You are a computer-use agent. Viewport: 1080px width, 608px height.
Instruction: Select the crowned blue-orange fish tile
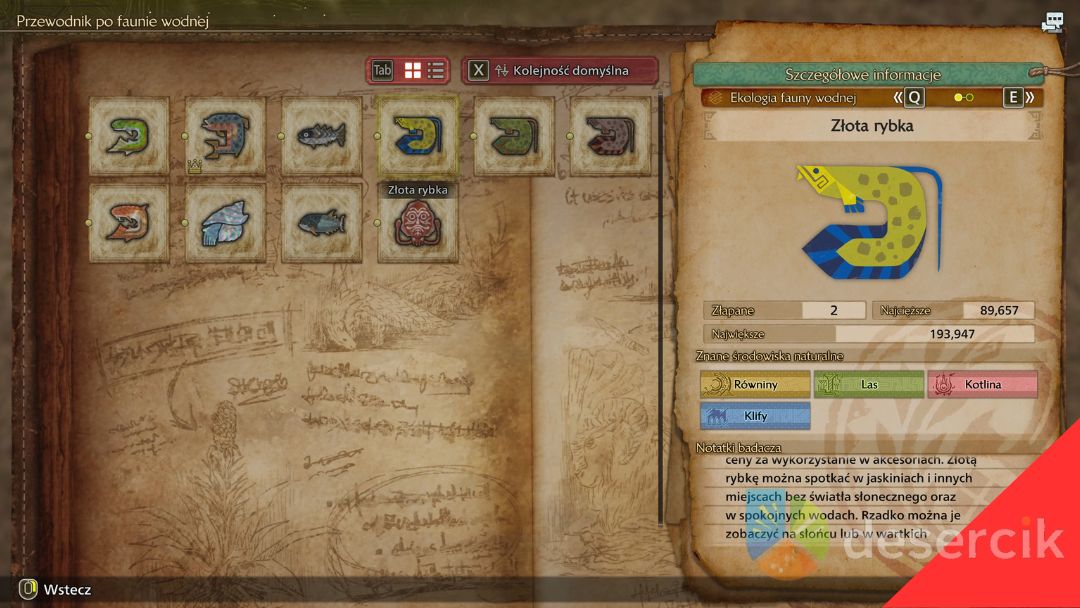[x=225, y=136]
